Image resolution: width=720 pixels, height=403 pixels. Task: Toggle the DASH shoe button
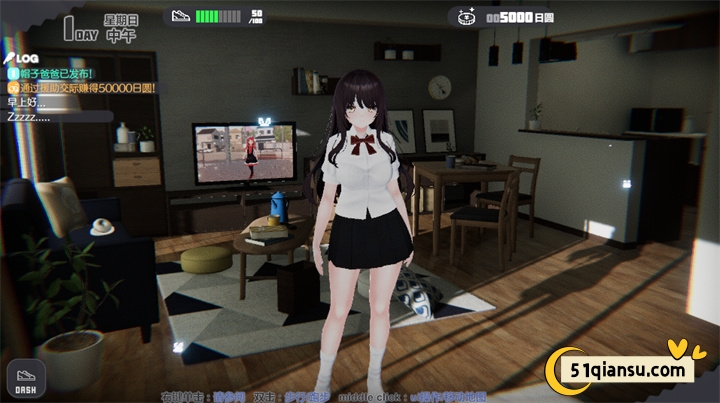(25, 382)
